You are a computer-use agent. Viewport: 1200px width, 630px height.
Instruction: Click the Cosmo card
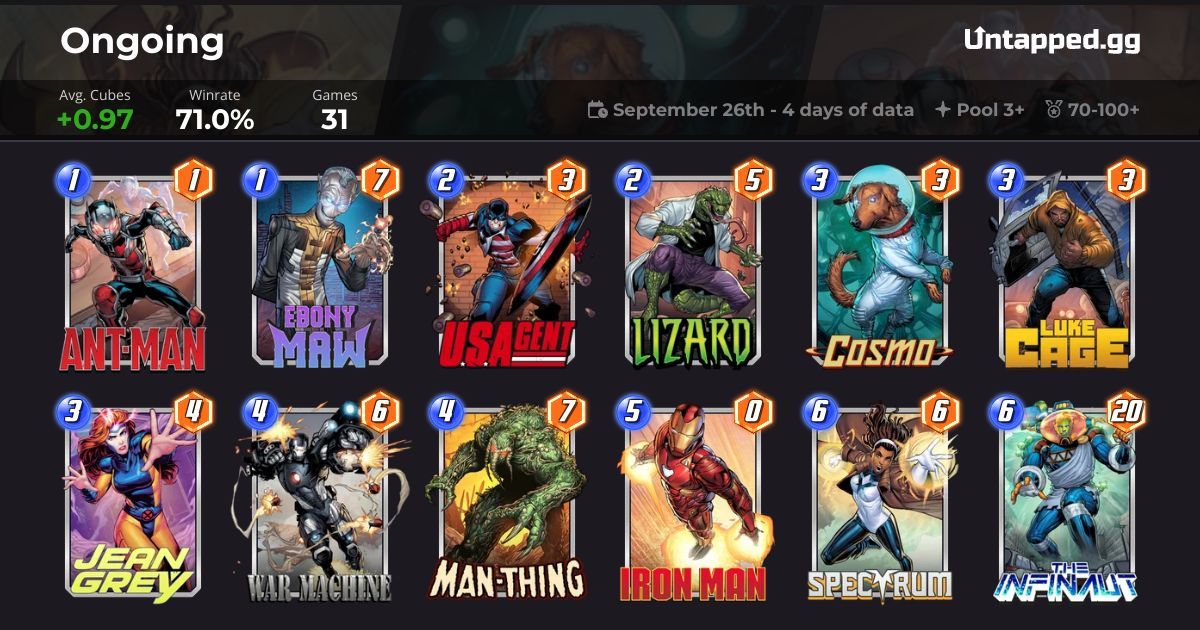880,272
